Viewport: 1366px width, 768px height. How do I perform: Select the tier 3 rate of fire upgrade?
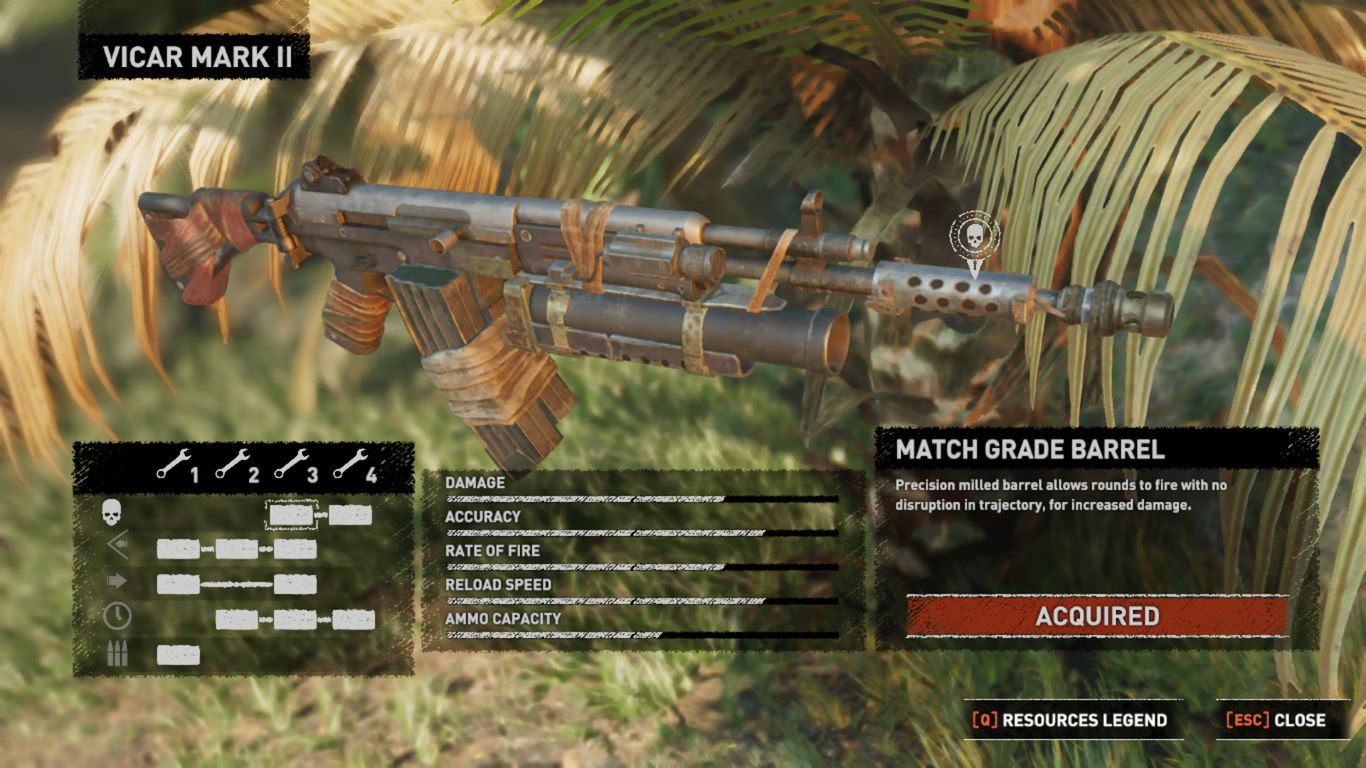coord(295,584)
